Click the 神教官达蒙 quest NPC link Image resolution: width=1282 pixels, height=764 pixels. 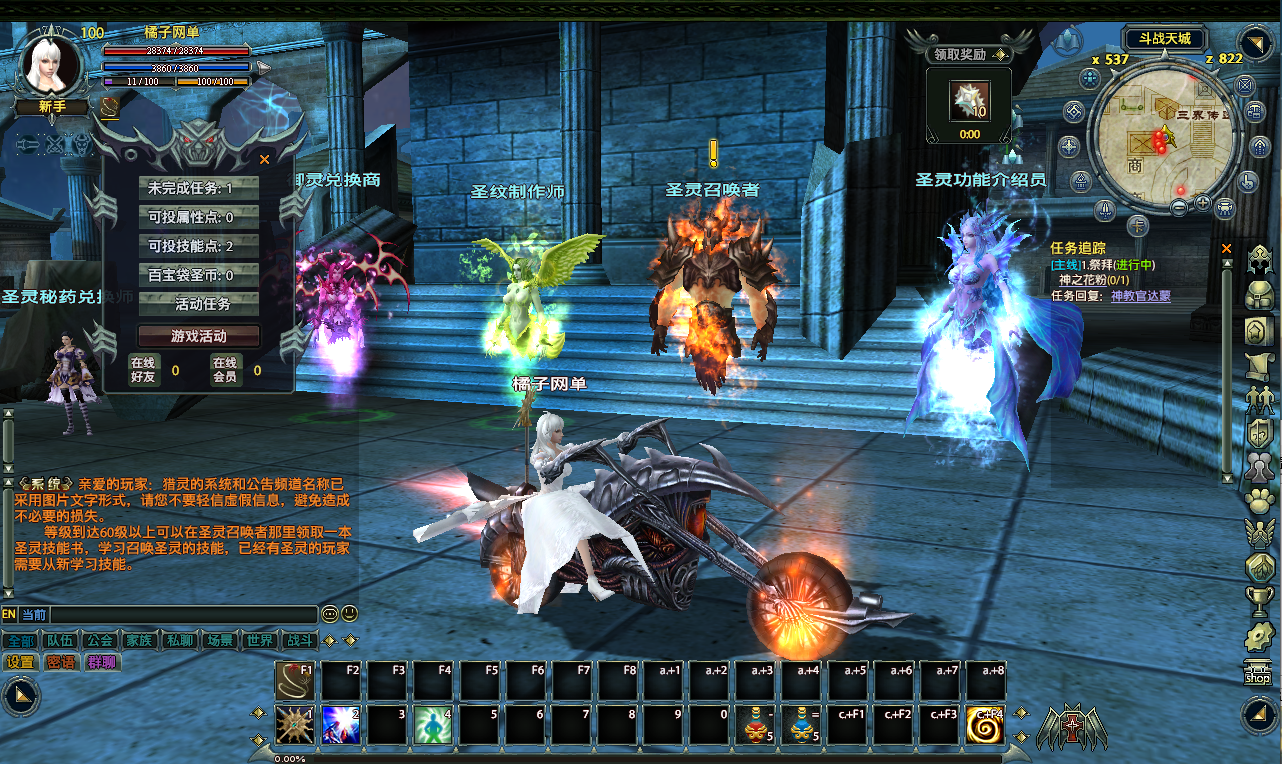coord(1140,296)
